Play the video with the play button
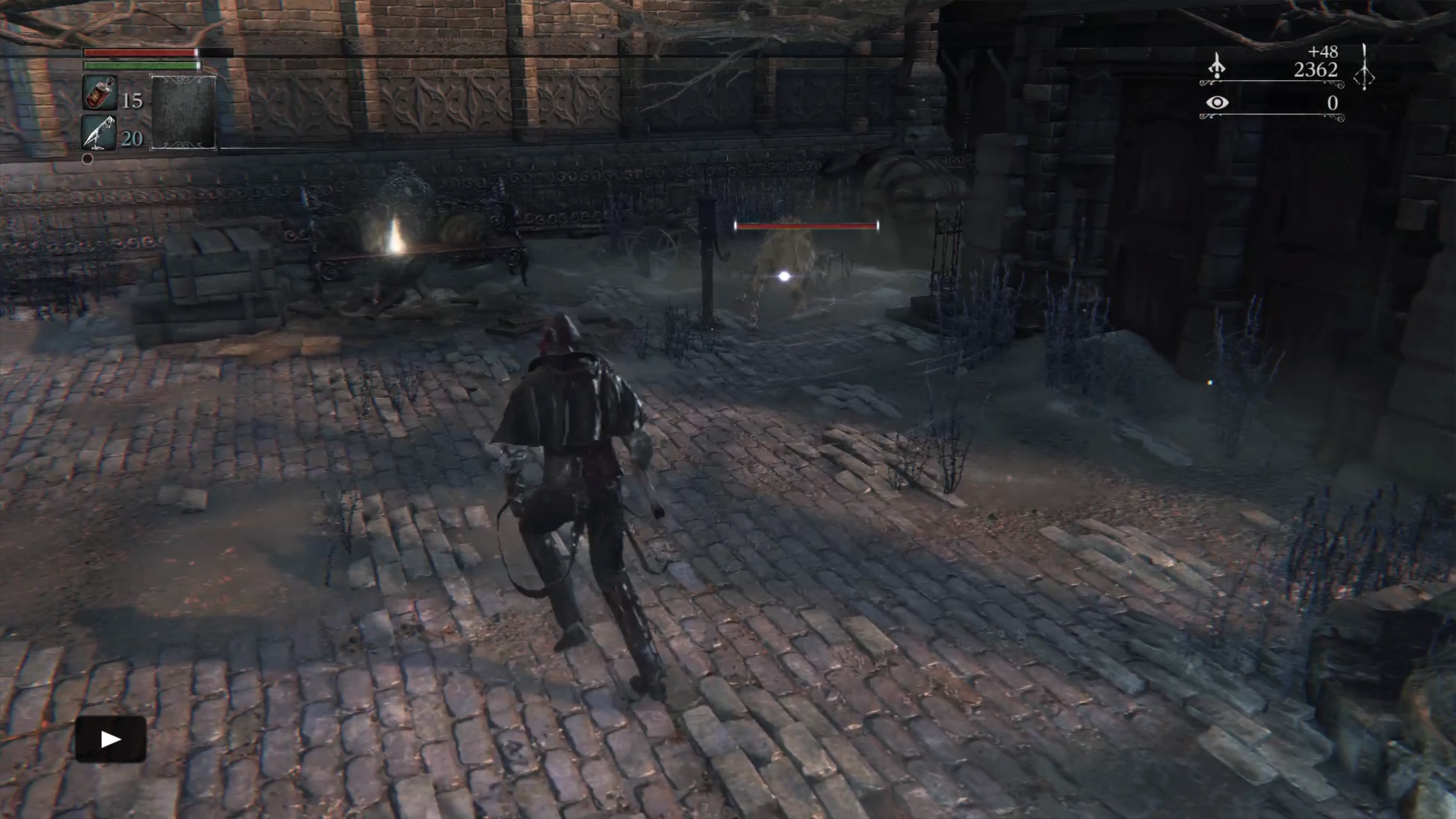The height and width of the screenshot is (819, 1456). 111,739
